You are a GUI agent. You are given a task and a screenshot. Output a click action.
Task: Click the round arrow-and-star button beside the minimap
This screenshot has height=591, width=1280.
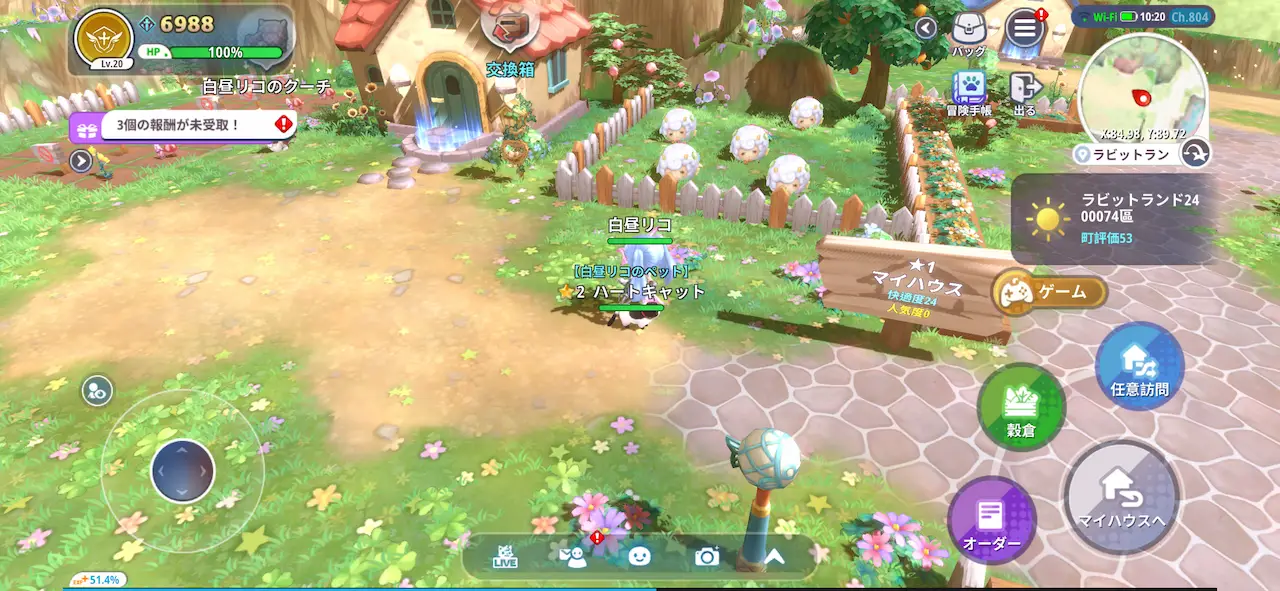pos(1195,152)
